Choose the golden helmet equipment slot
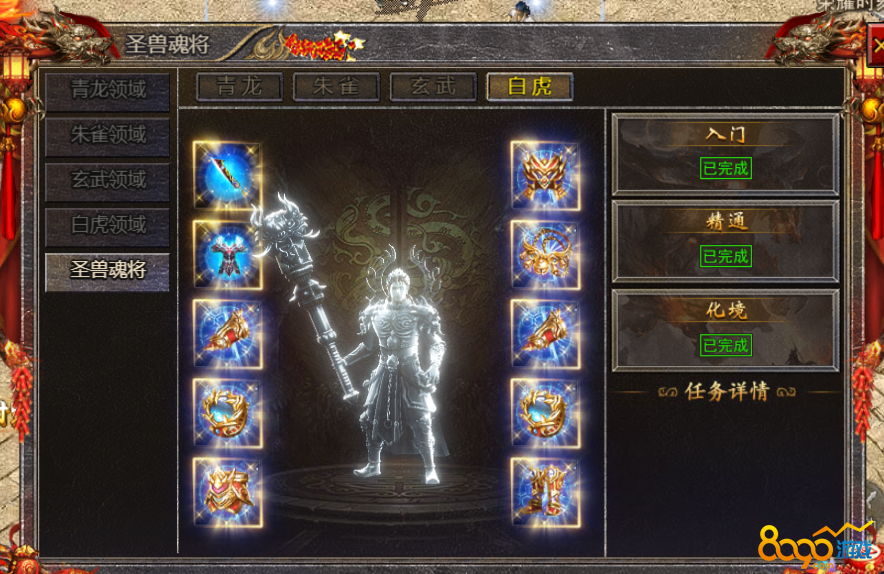 [x=545, y=175]
